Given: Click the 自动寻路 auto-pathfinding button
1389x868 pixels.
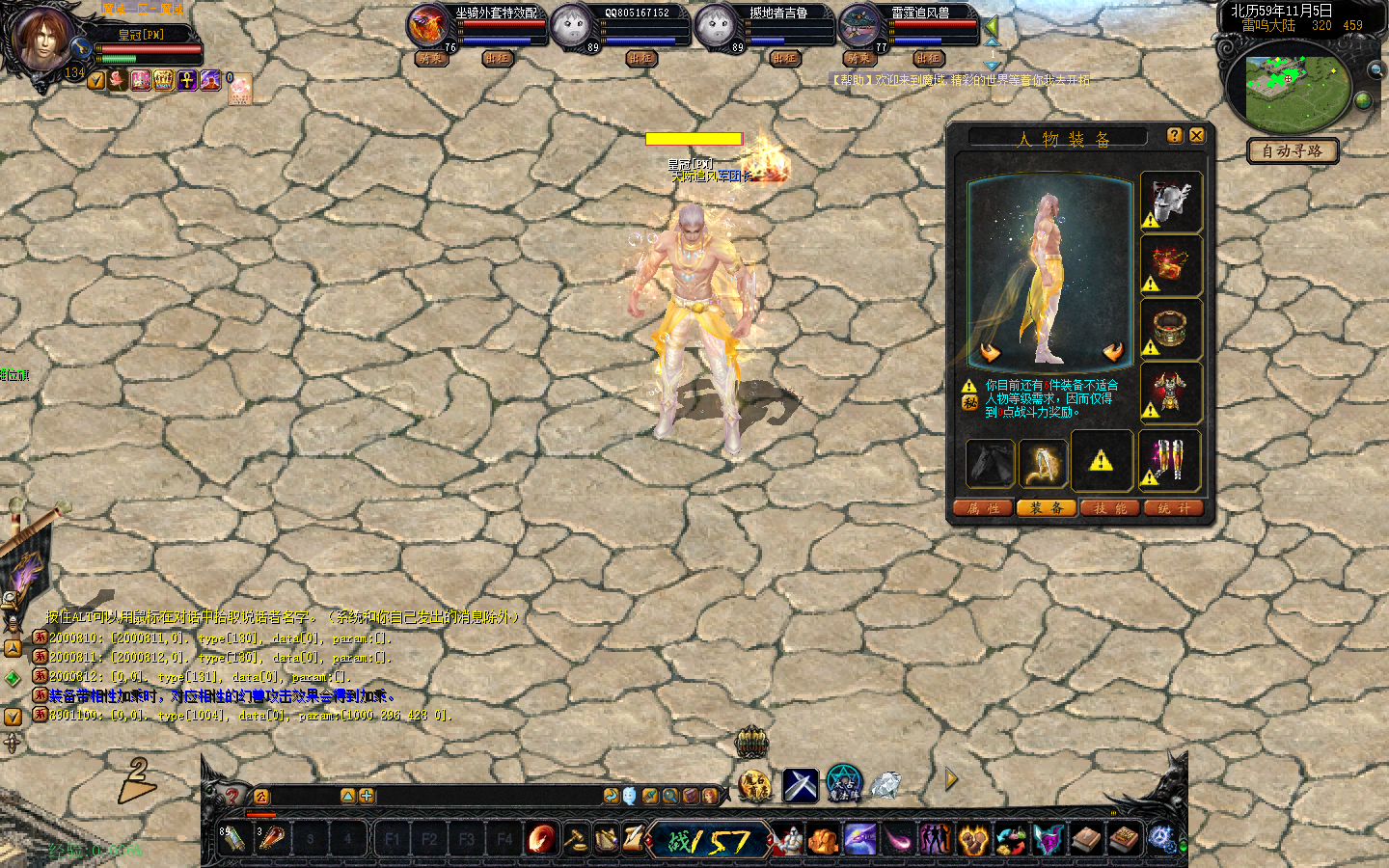Looking at the screenshot, I should 1293,151.
